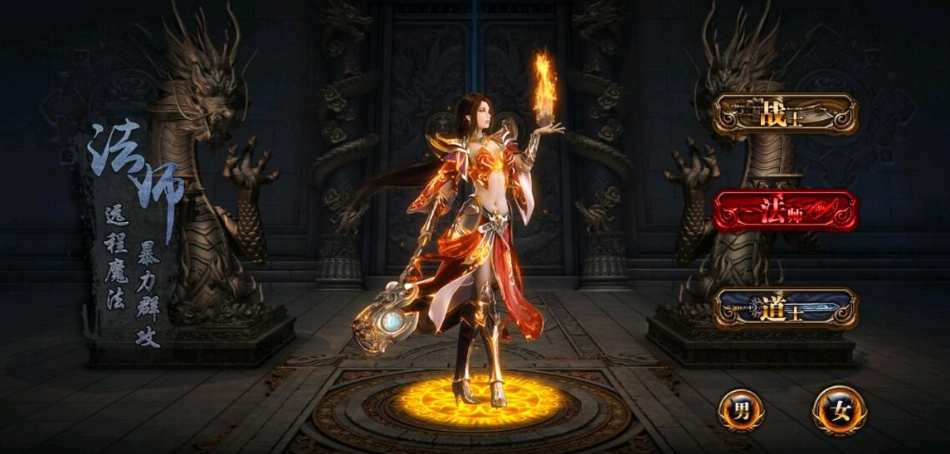The height and width of the screenshot is (454, 950).
Task: Pick the 道士 taoist class button
Action: [785, 308]
